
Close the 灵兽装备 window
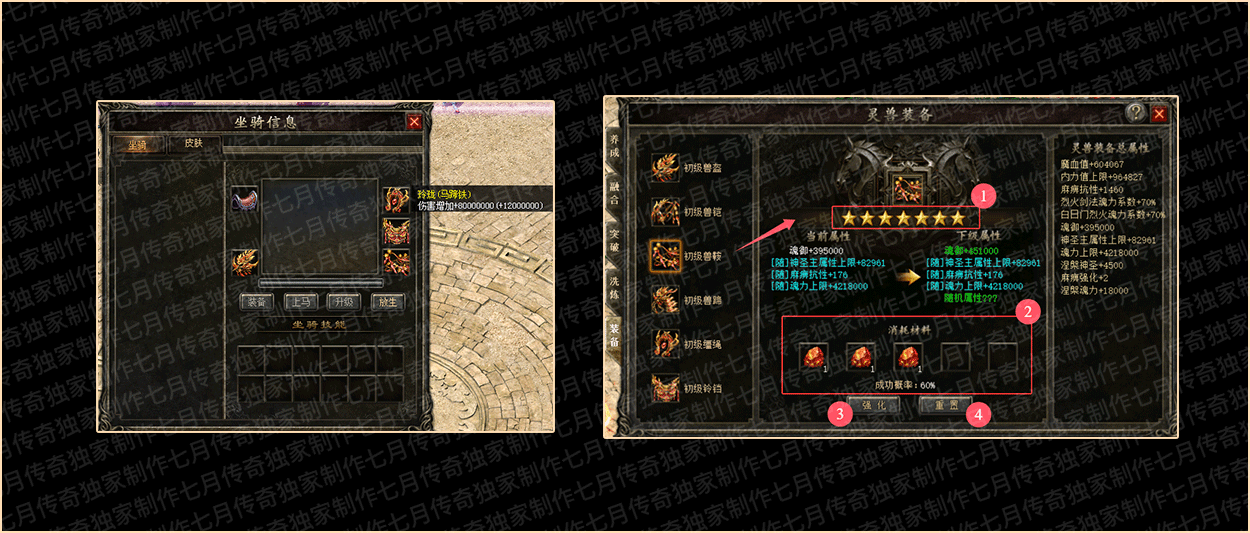1160,113
